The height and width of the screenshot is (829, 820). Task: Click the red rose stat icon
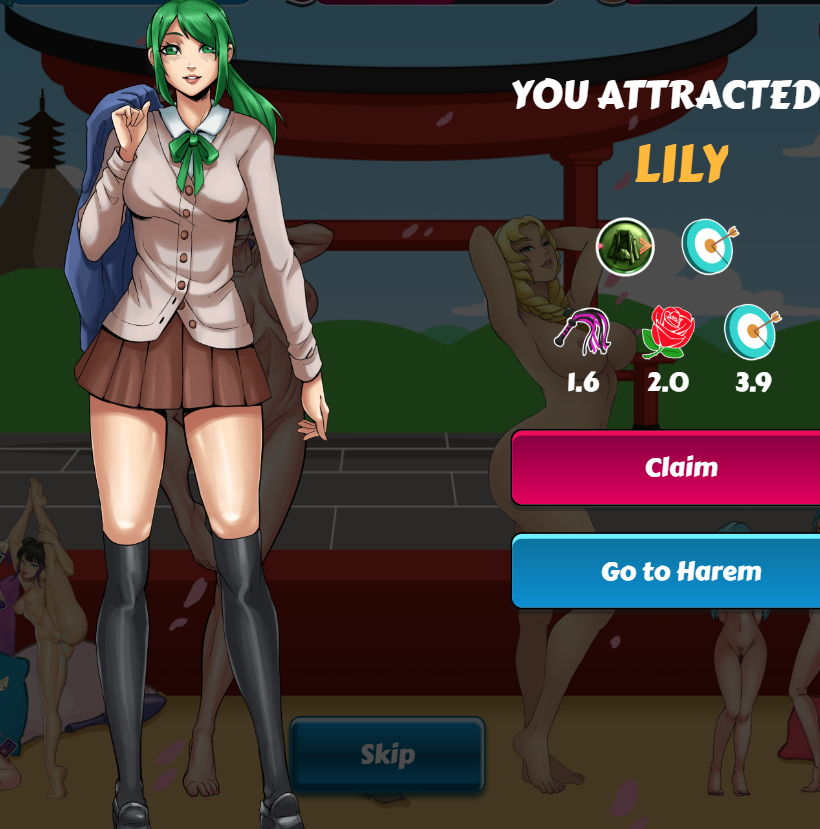667,333
